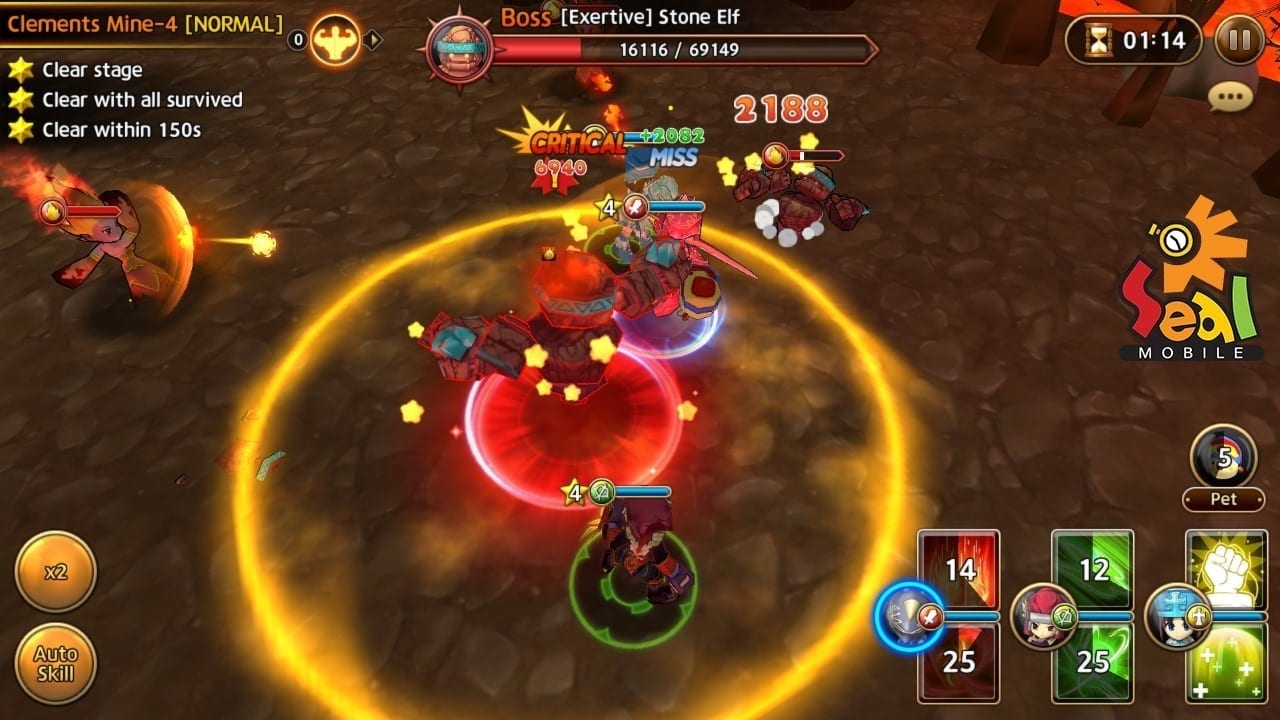The width and height of the screenshot is (1280, 720).
Task: Toggle the Auto Skill button
Action: point(56,663)
